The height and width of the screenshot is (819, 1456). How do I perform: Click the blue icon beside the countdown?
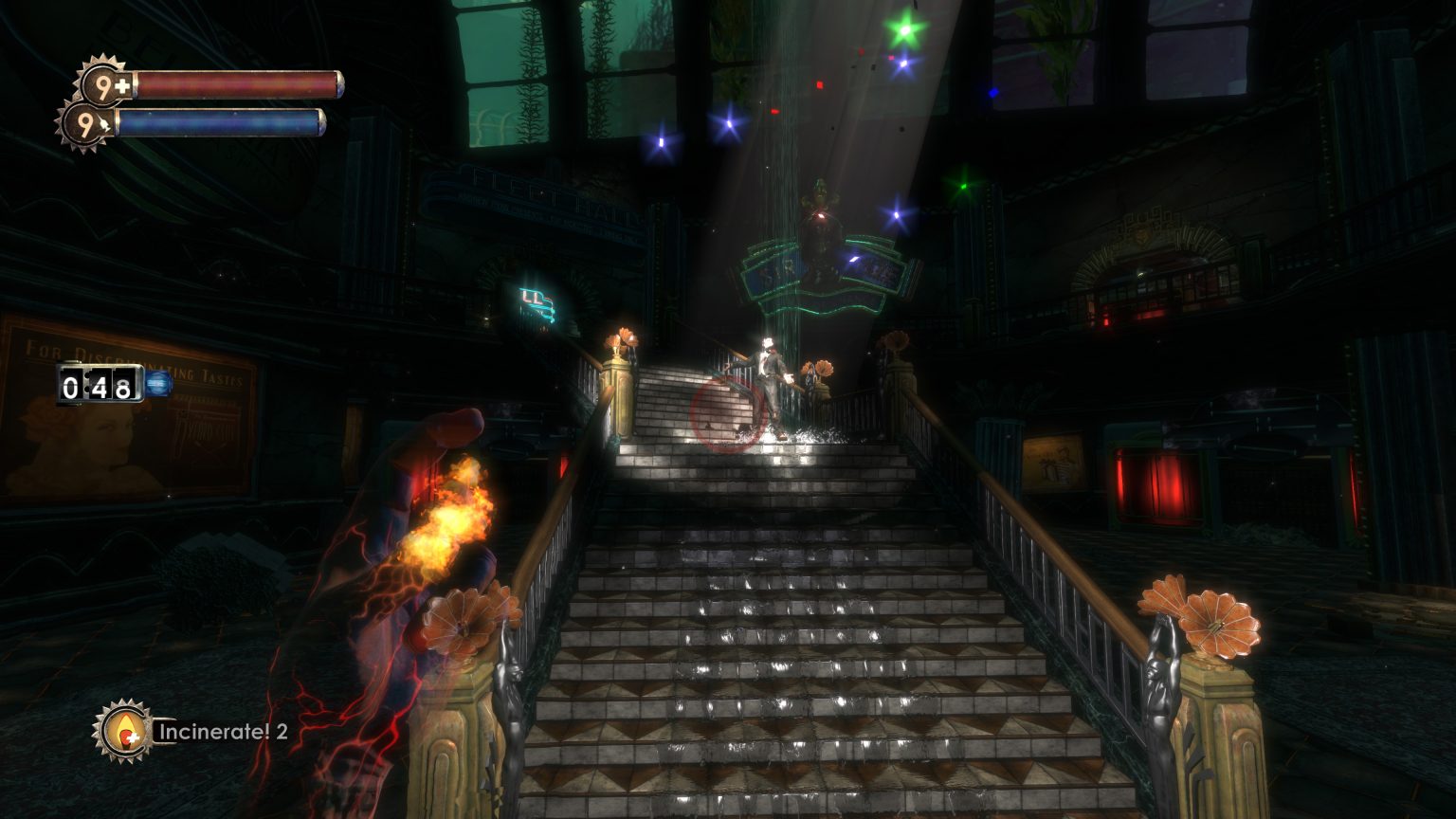pos(158,384)
